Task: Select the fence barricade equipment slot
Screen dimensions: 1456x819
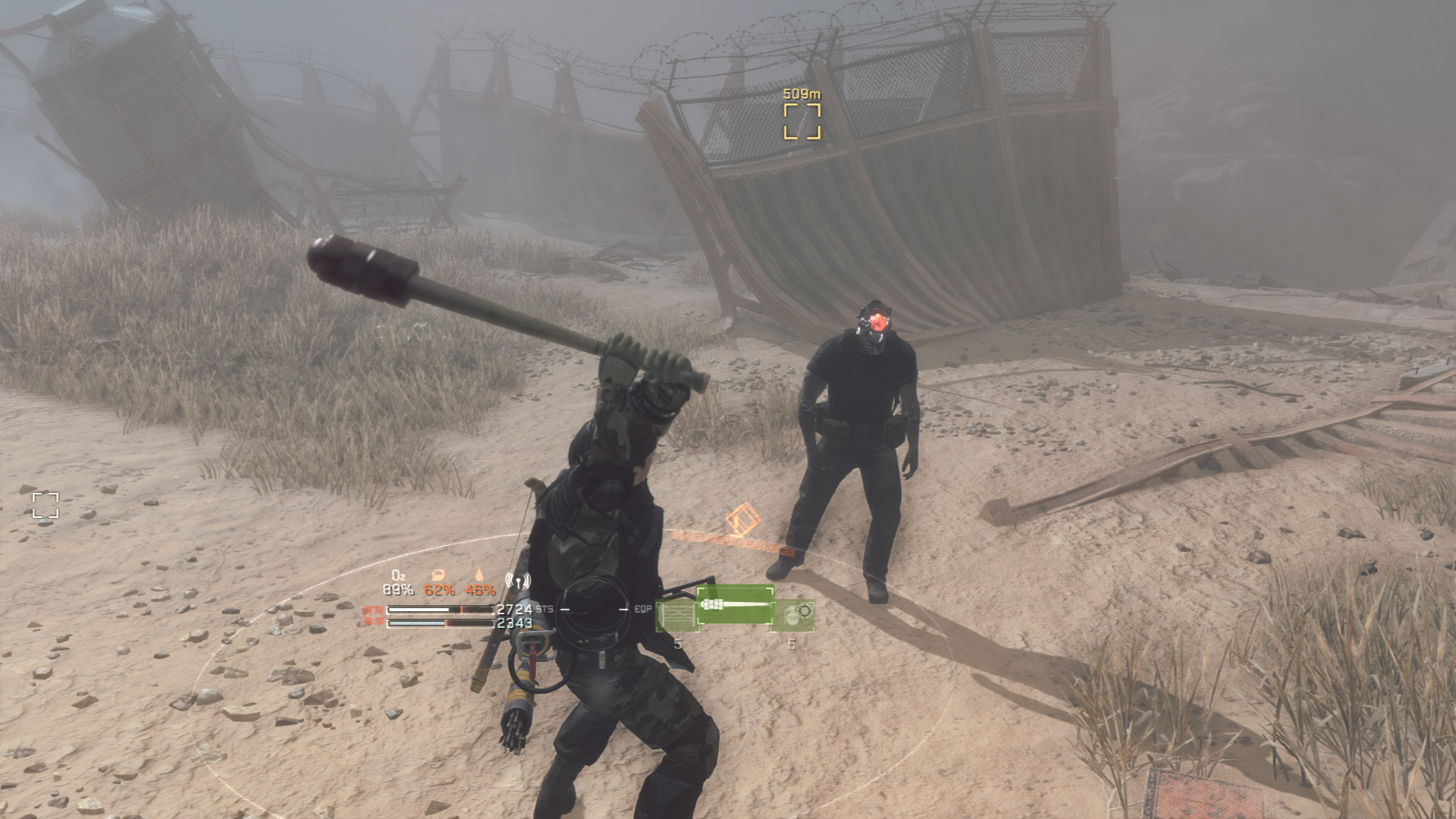Action: tap(676, 616)
